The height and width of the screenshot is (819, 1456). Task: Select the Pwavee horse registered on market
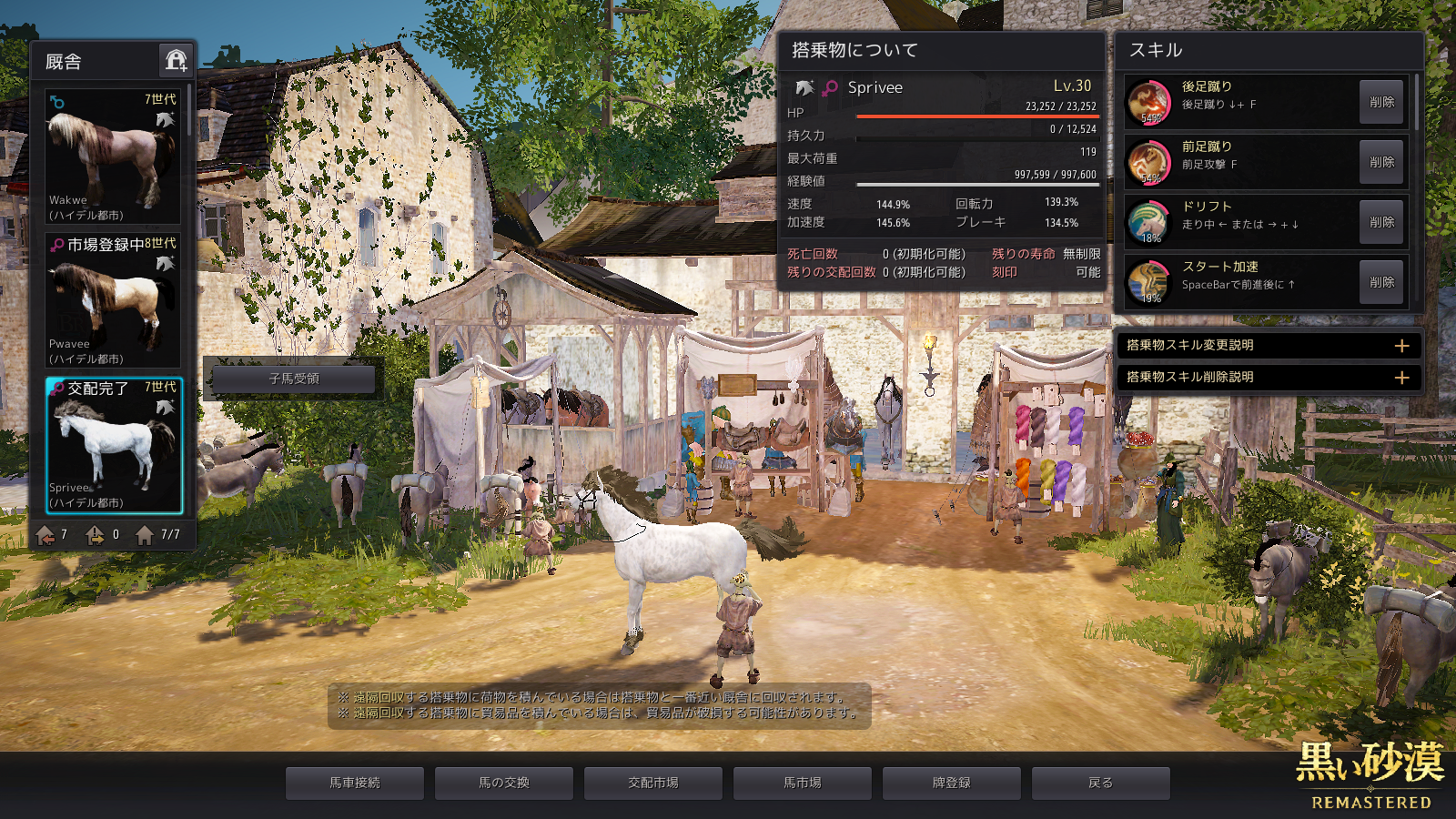(113, 300)
